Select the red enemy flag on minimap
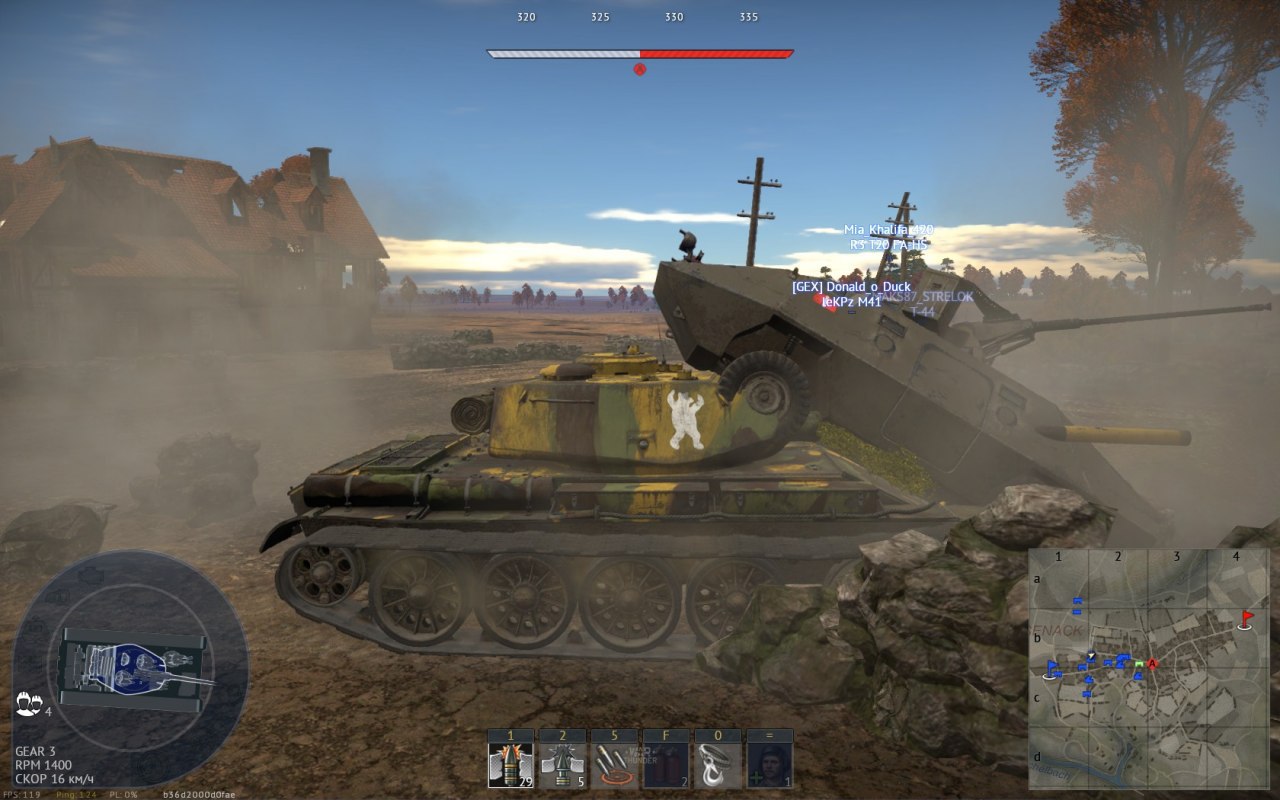The image size is (1280, 800). 1247,618
